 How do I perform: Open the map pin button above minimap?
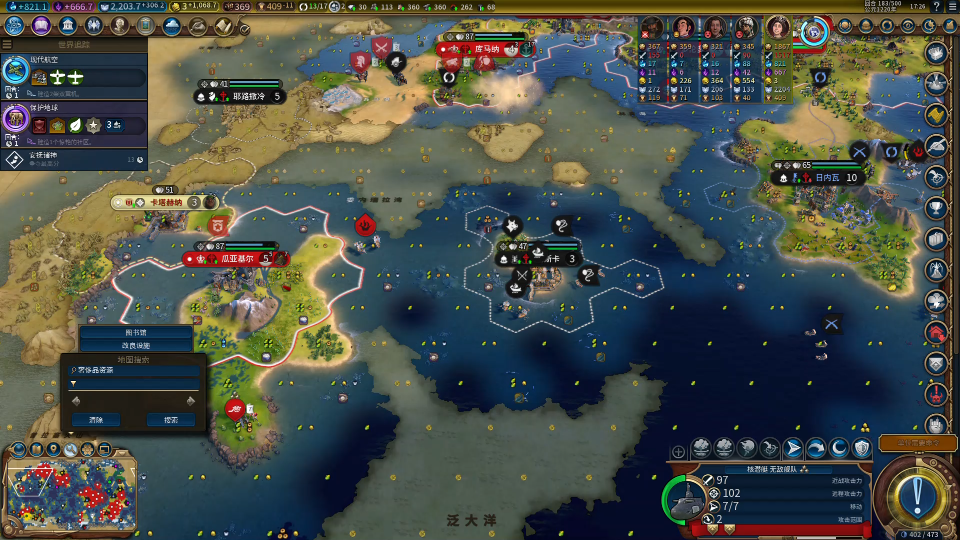pos(51,449)
